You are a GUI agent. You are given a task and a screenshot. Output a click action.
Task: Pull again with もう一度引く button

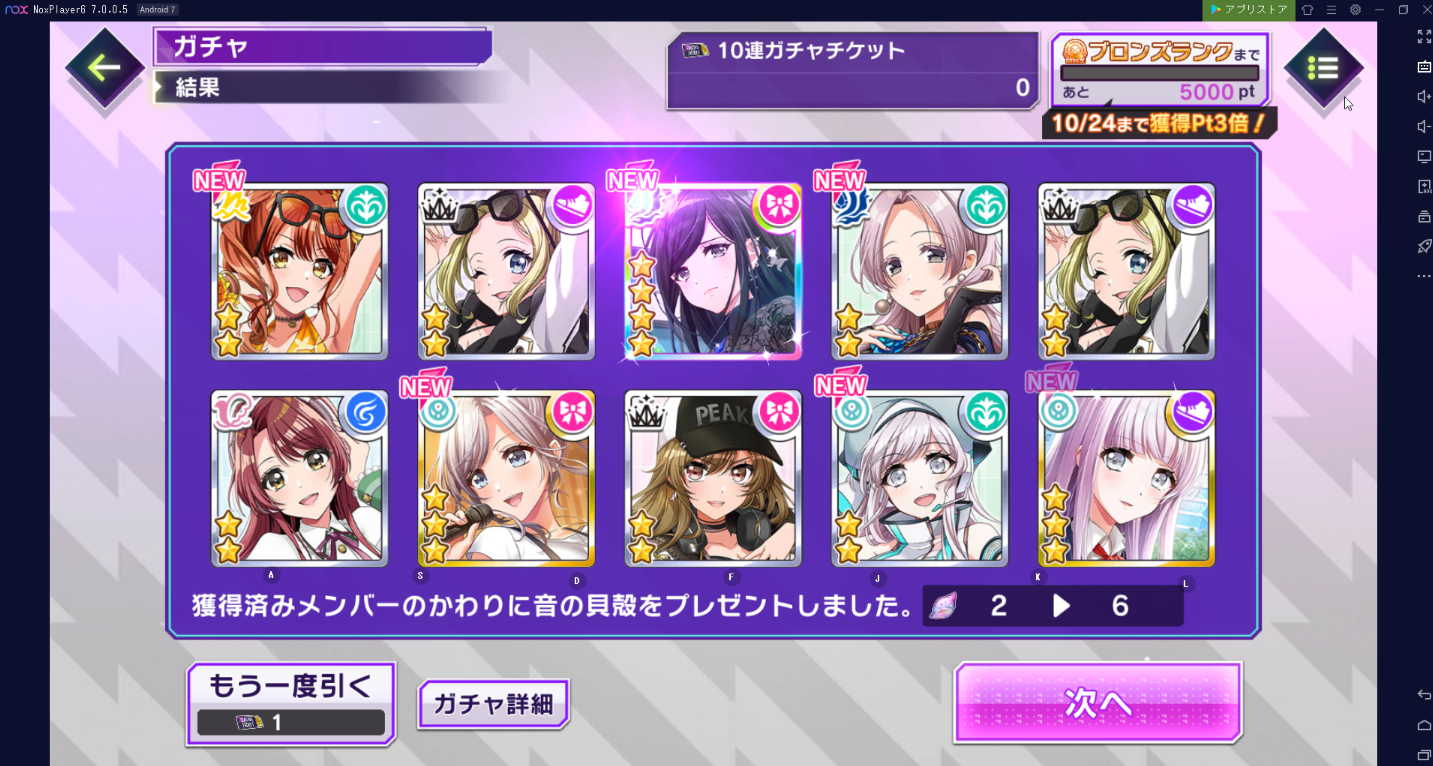pyautogui.click(x=290, y=703)
